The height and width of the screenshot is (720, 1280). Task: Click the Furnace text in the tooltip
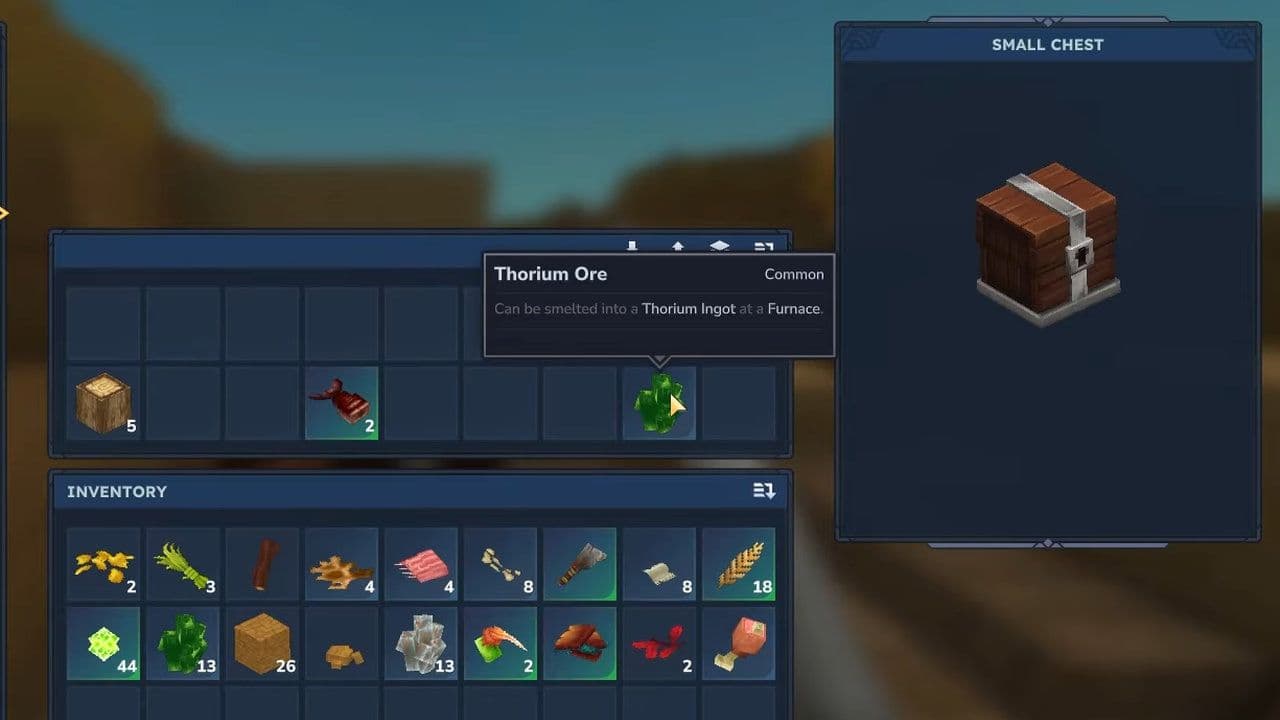tap(793, 309)
